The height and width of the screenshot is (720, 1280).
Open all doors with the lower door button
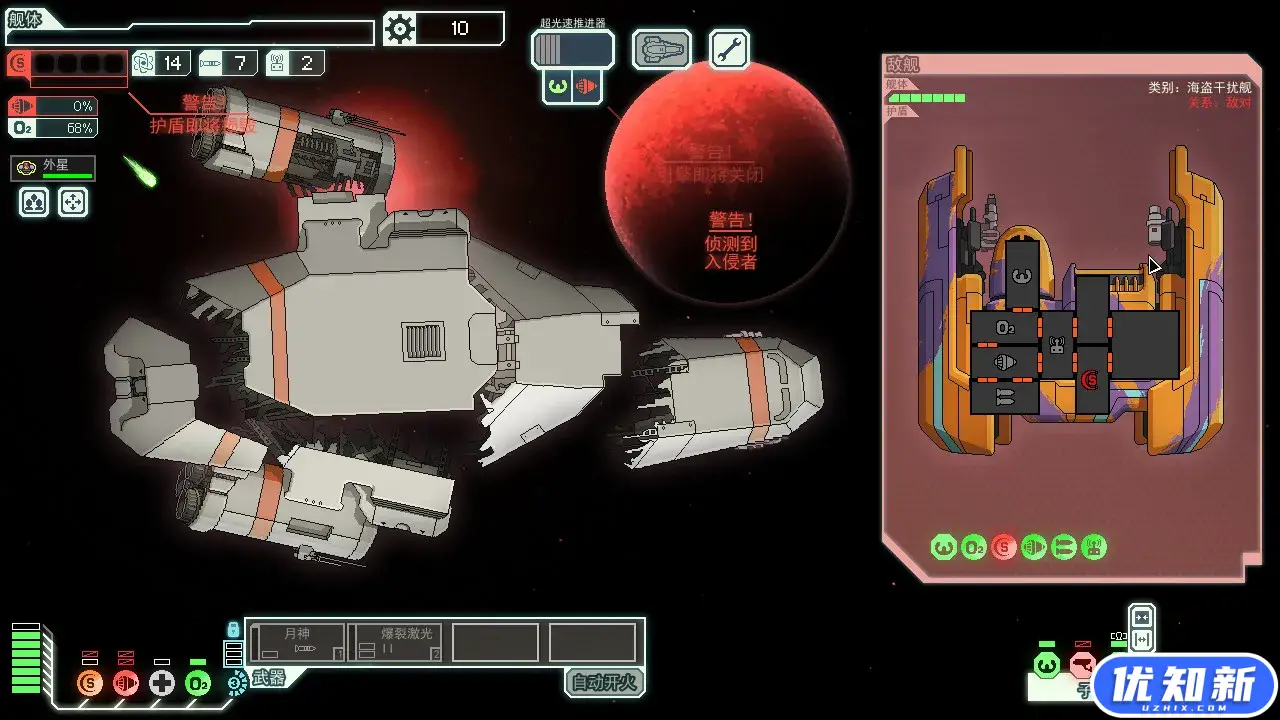tap(1141, 640)
